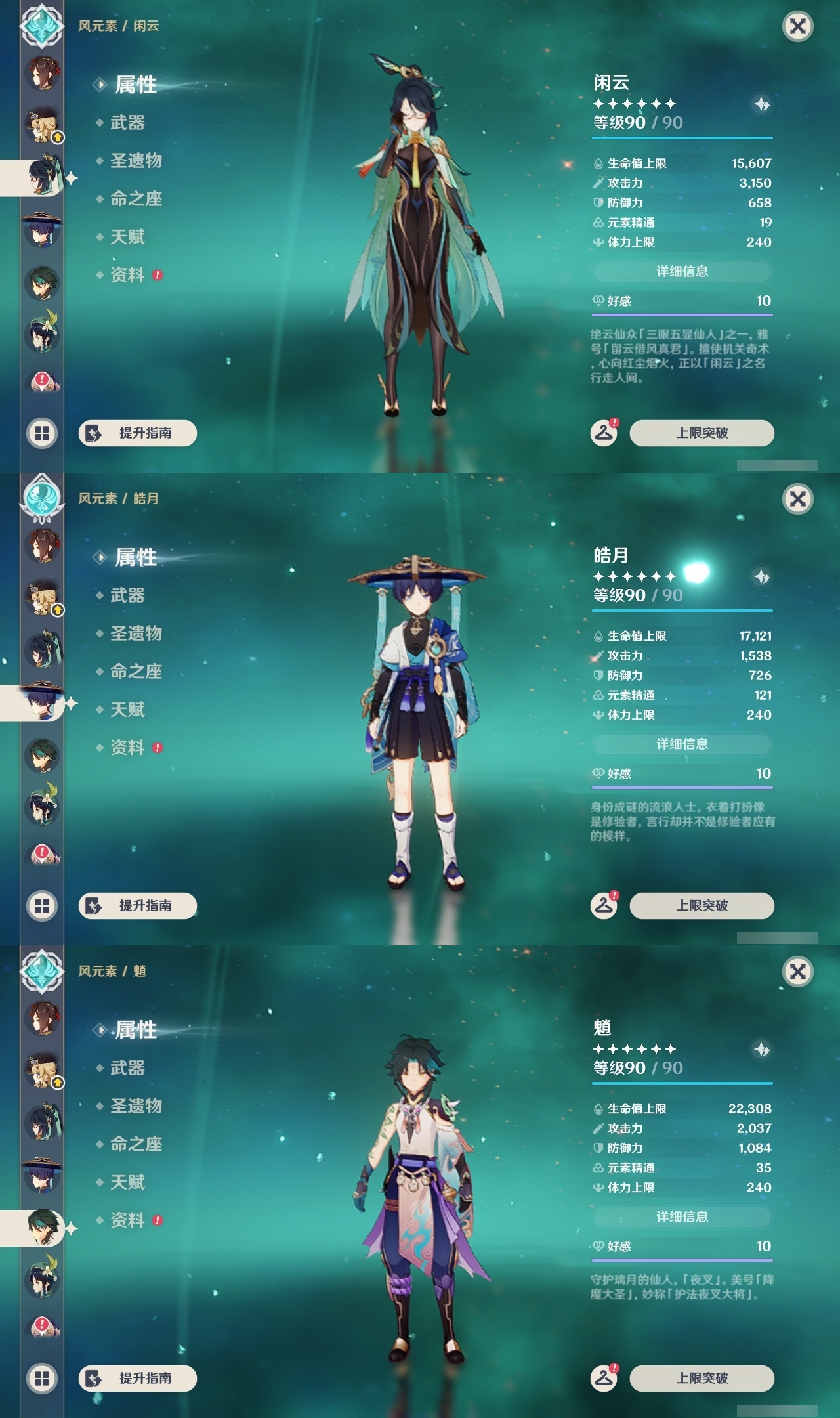Switch to the 命之座 tab for 闲云
This screenshot has width=840, height=1418.
[x=135, y=200]
